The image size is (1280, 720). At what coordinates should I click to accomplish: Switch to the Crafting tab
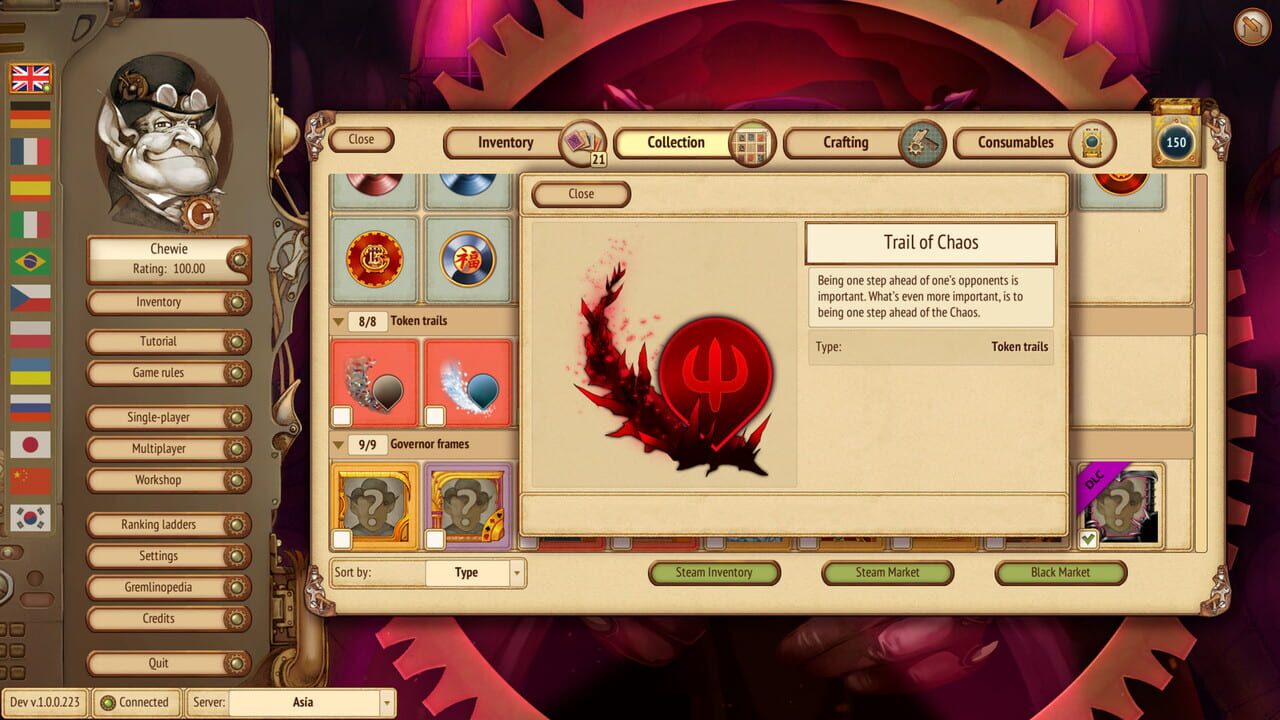tap(845, 143)
